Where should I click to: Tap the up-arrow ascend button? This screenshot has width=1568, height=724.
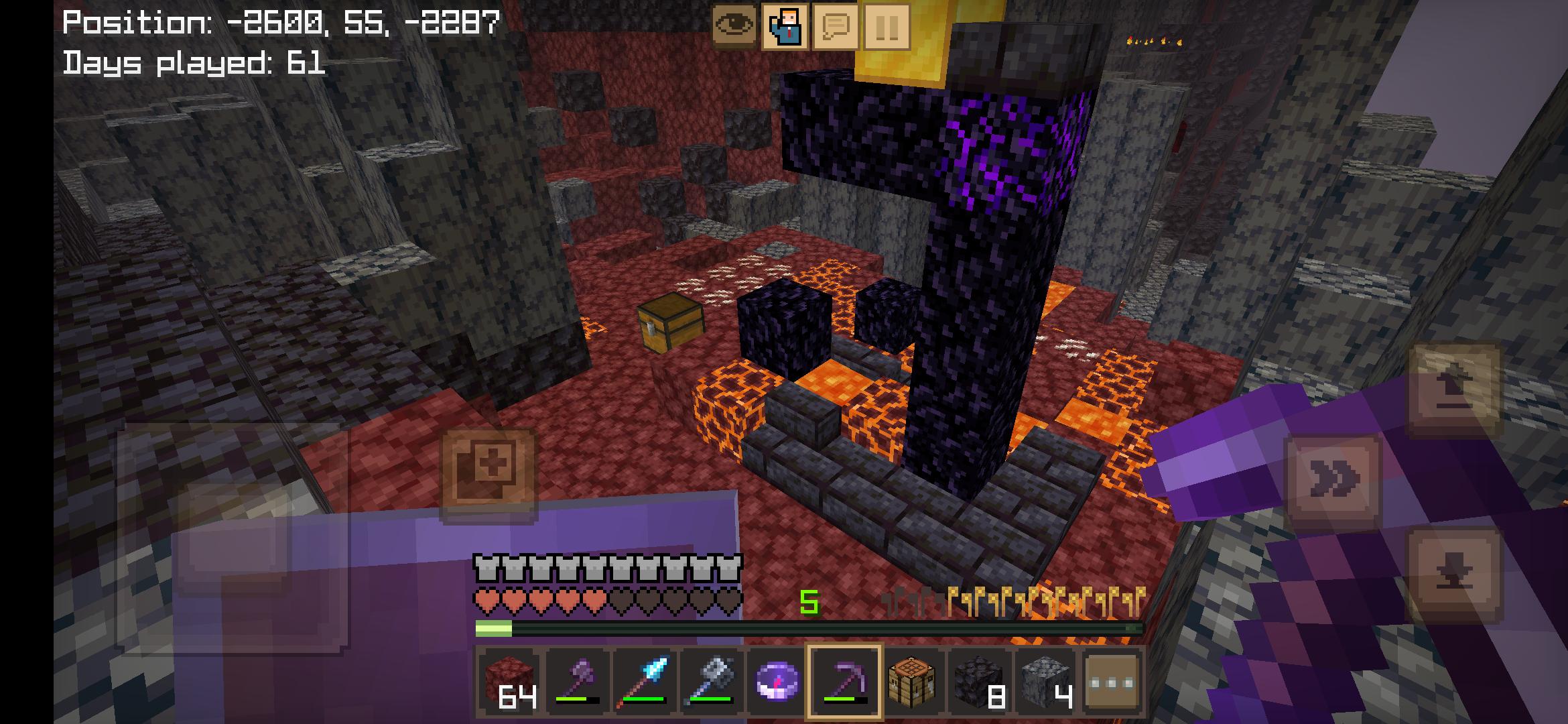[x=1454, y=389]
